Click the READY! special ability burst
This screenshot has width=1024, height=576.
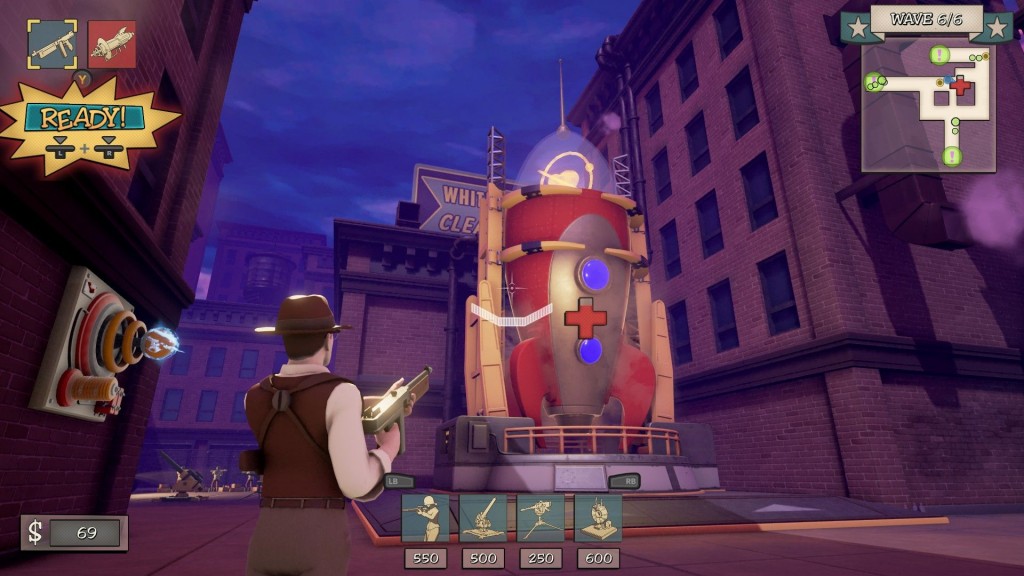[84, 125]
